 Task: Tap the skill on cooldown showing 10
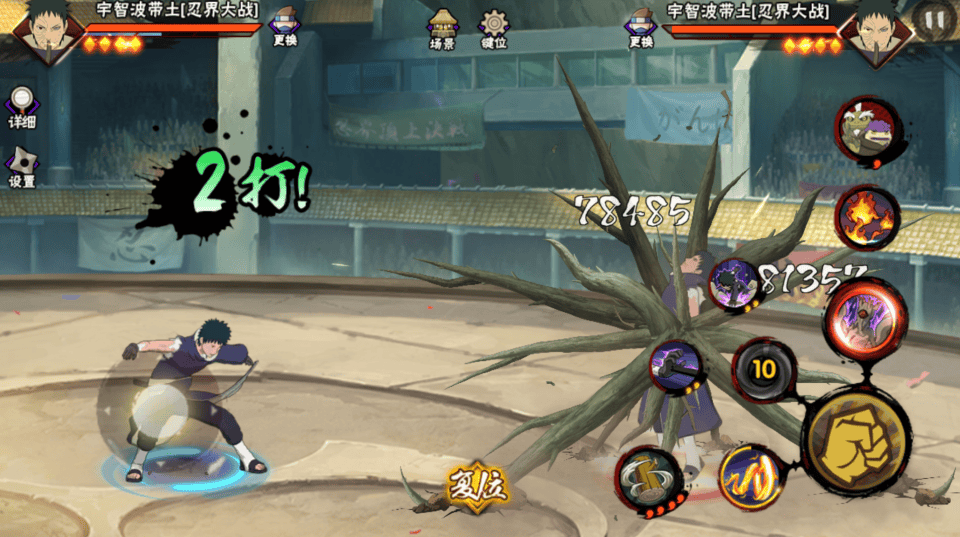click(764, 370)
